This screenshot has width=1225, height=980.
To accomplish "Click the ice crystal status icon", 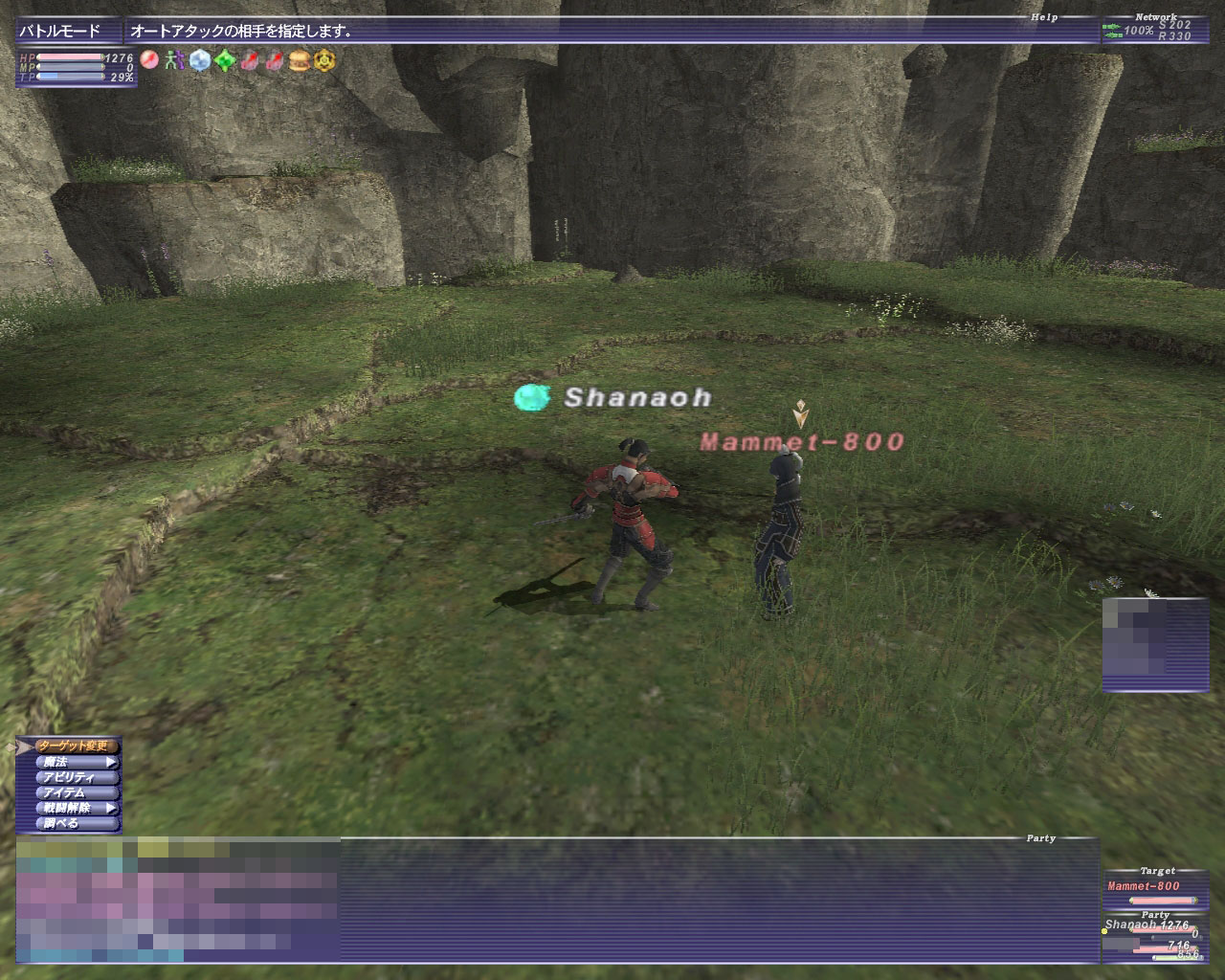I will pyautogui.click(x=199, y=61).
